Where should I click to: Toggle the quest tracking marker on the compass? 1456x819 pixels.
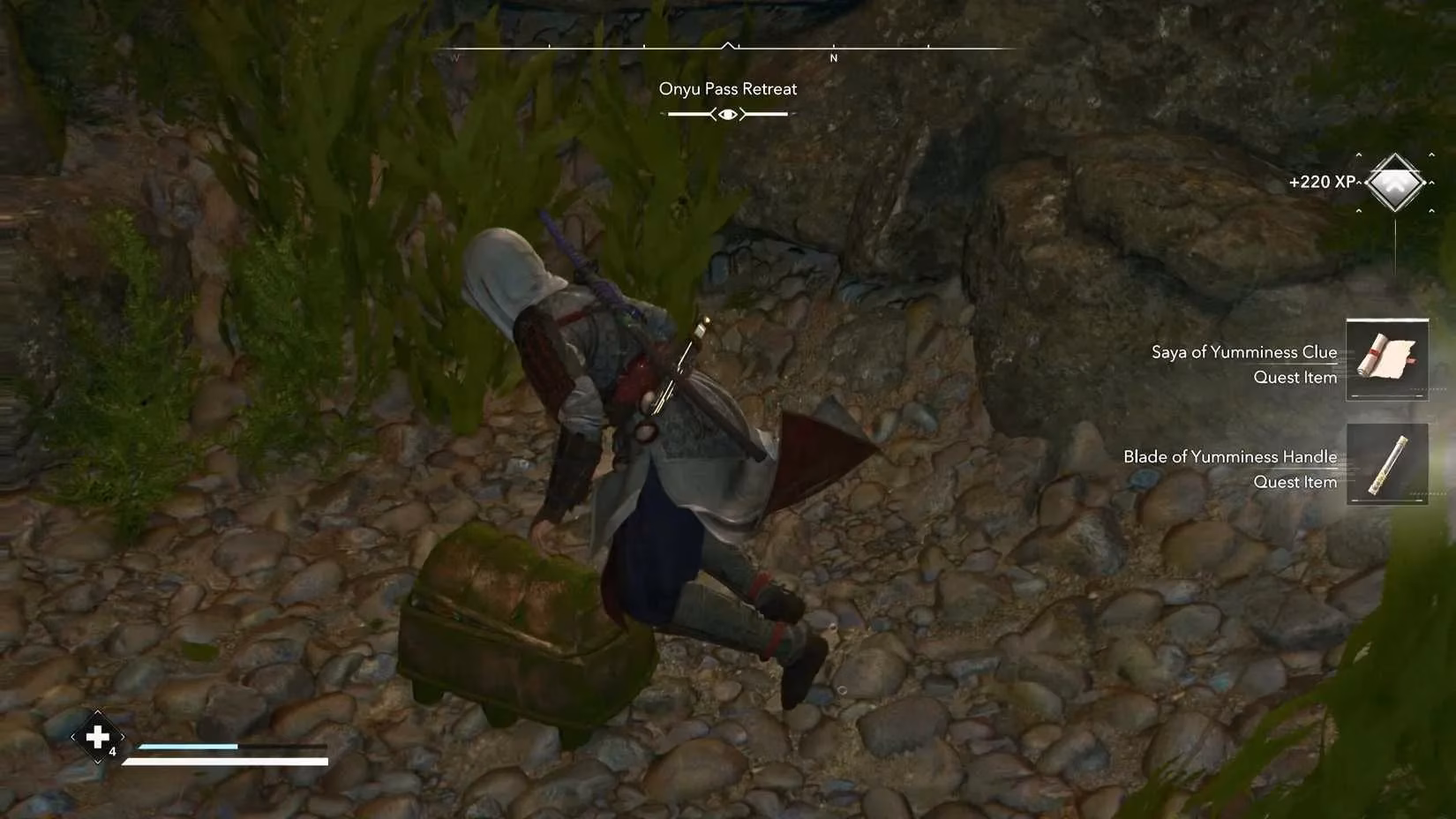point(727,42)
